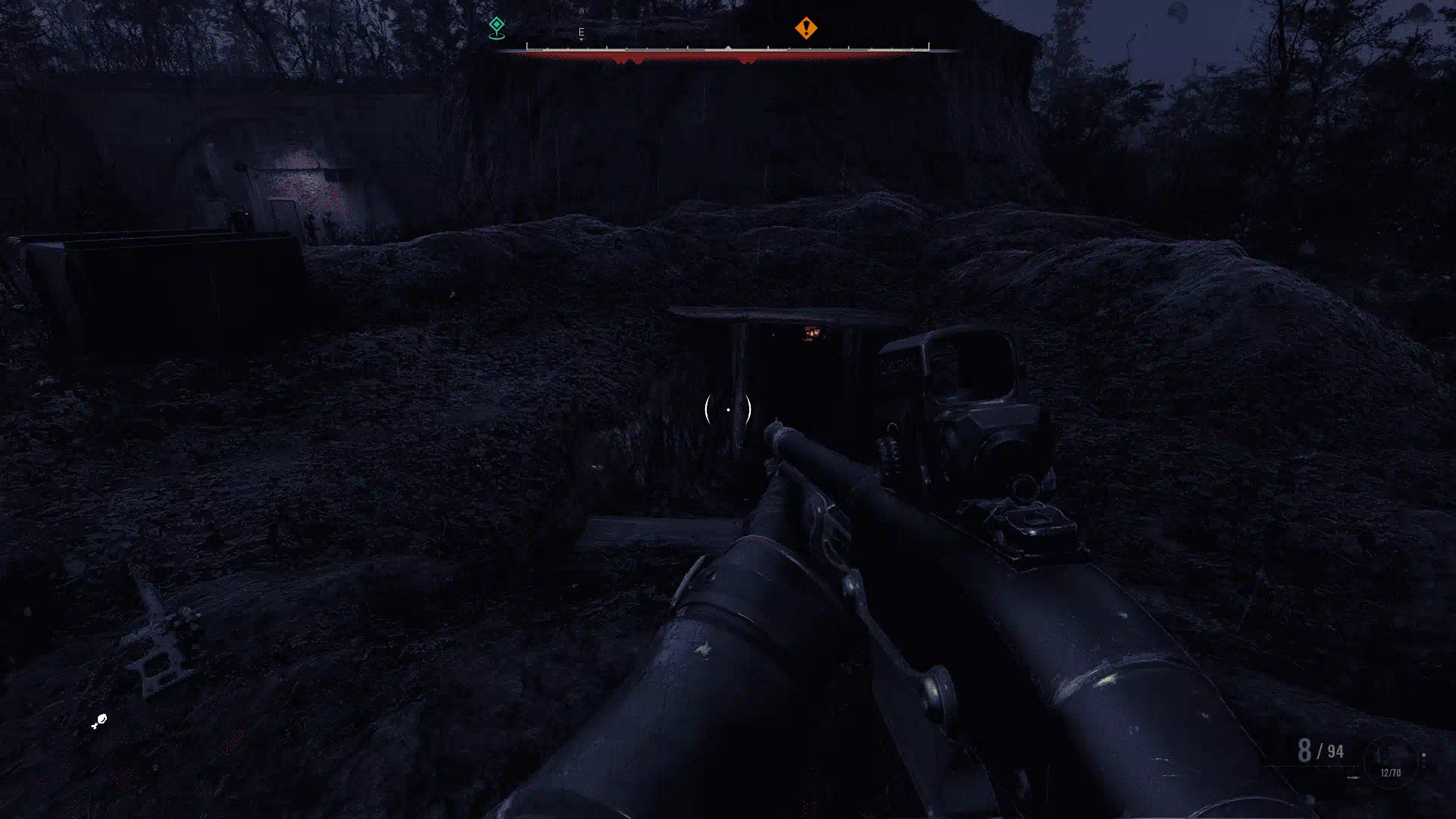
Task: Click the green waypoint marker on the compass
Action: [x=497, y=27]
